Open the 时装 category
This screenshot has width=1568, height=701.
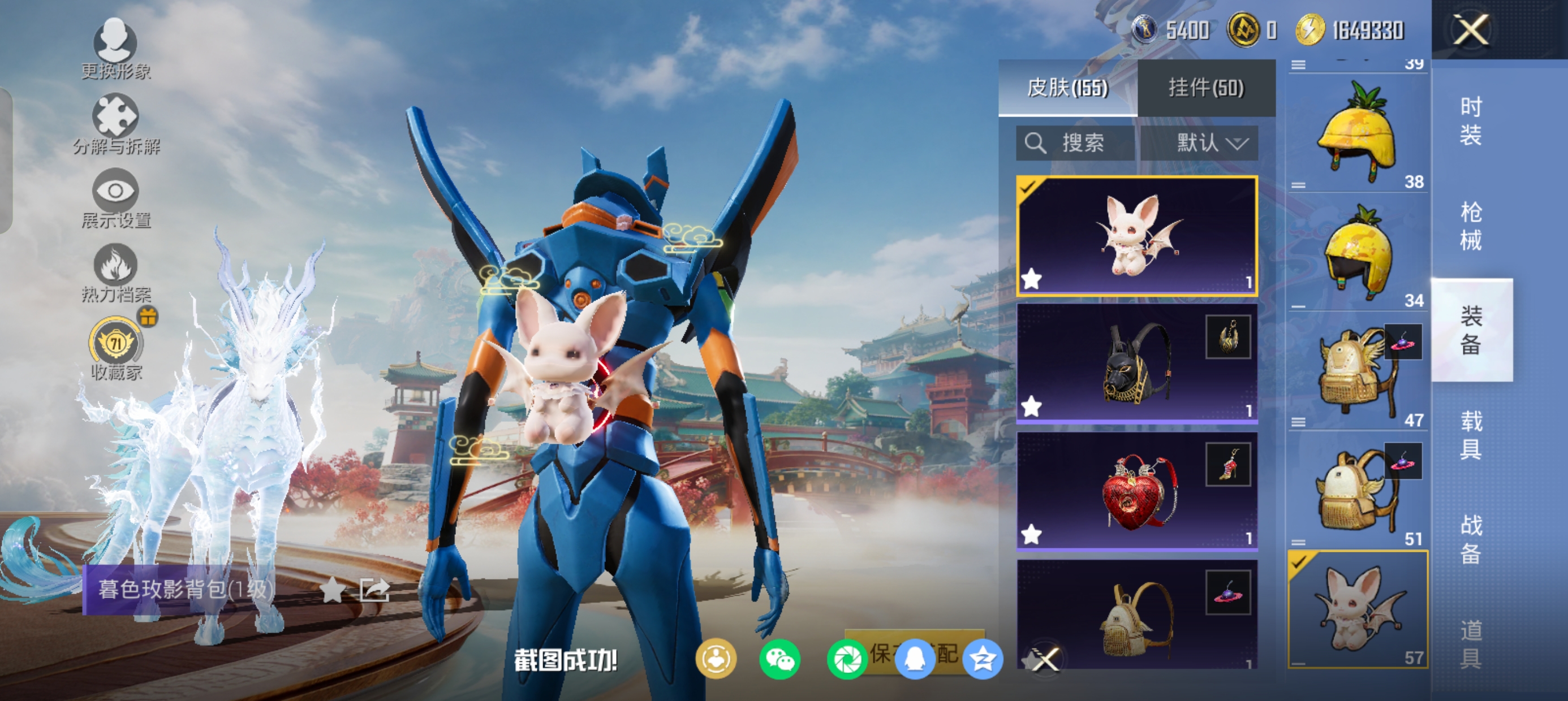pos(1471,121)
